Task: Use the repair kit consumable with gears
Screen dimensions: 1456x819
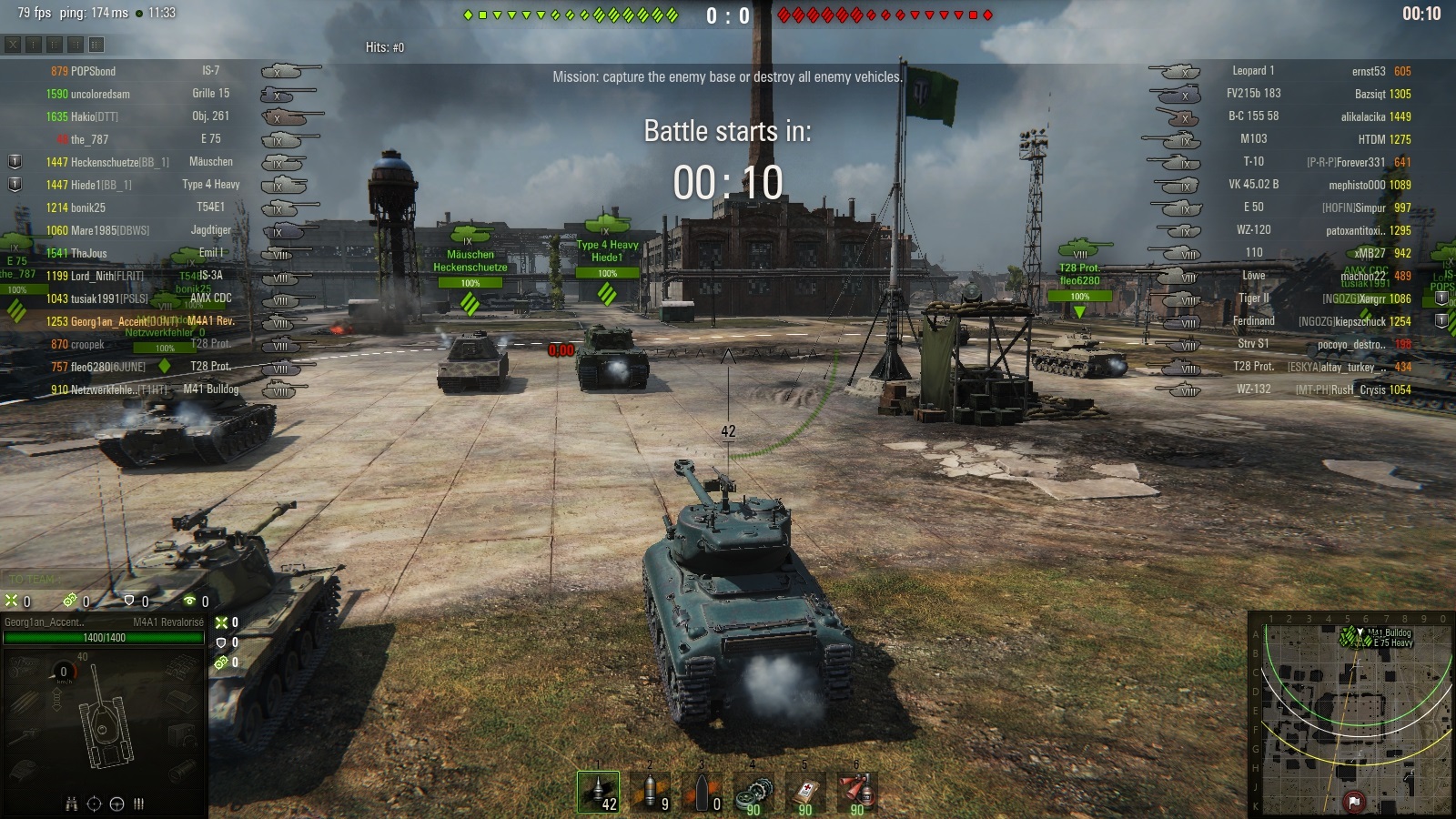Action: [x=753, y=792]
